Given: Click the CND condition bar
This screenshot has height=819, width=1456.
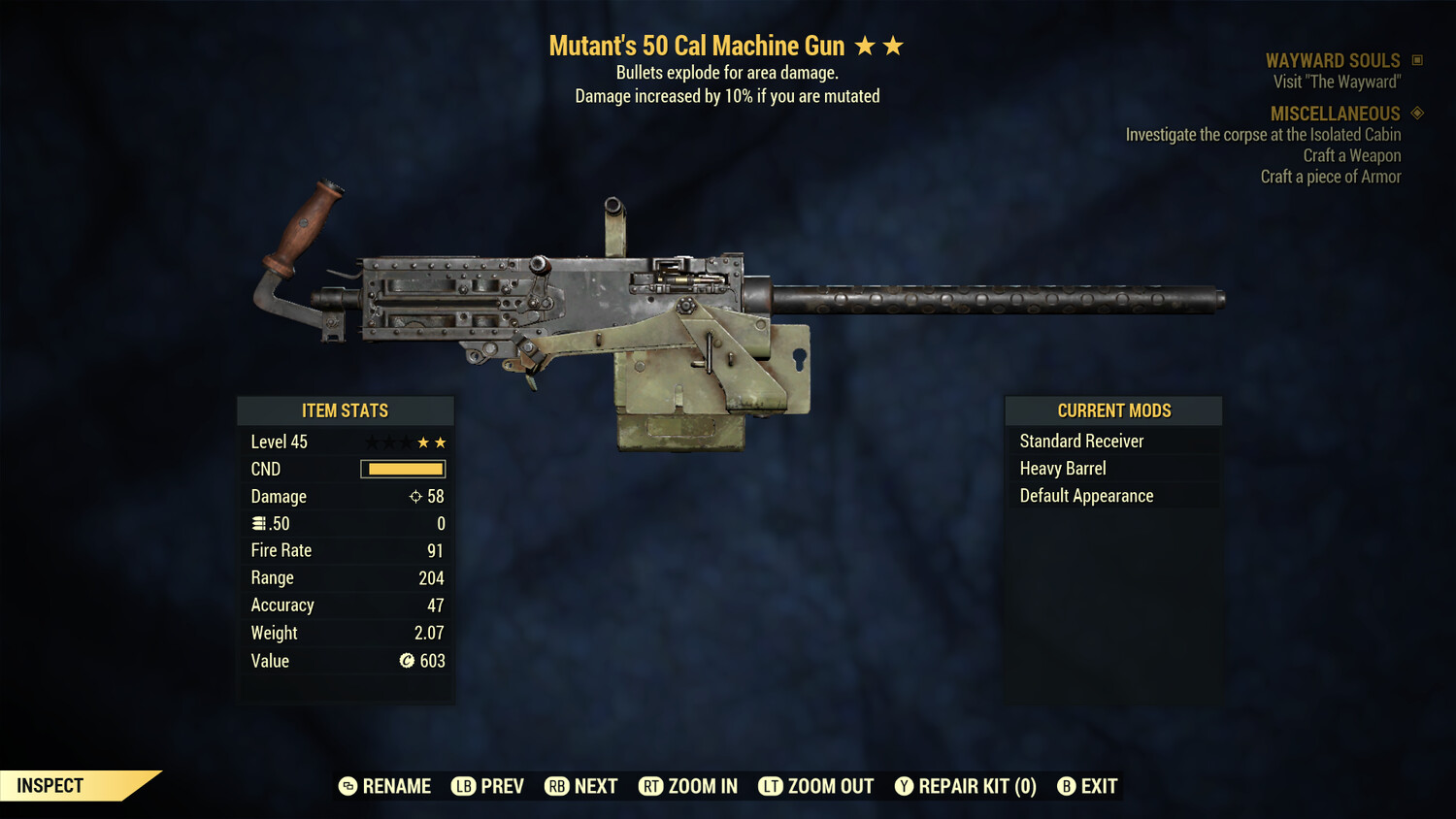Looking at the screenshot, I should [402, 469].
